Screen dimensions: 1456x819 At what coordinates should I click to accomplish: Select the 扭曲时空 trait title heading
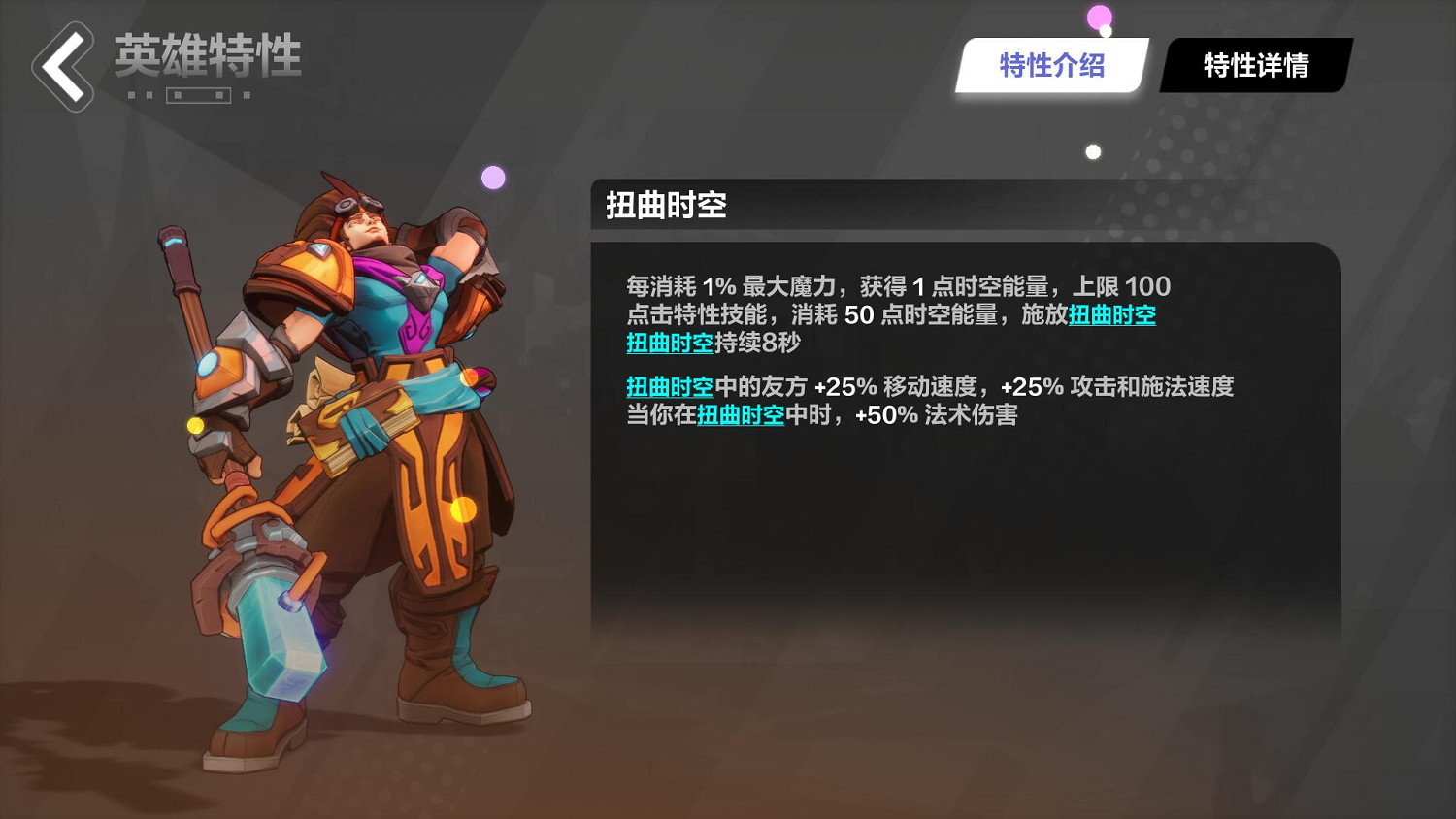coord(666,206)
